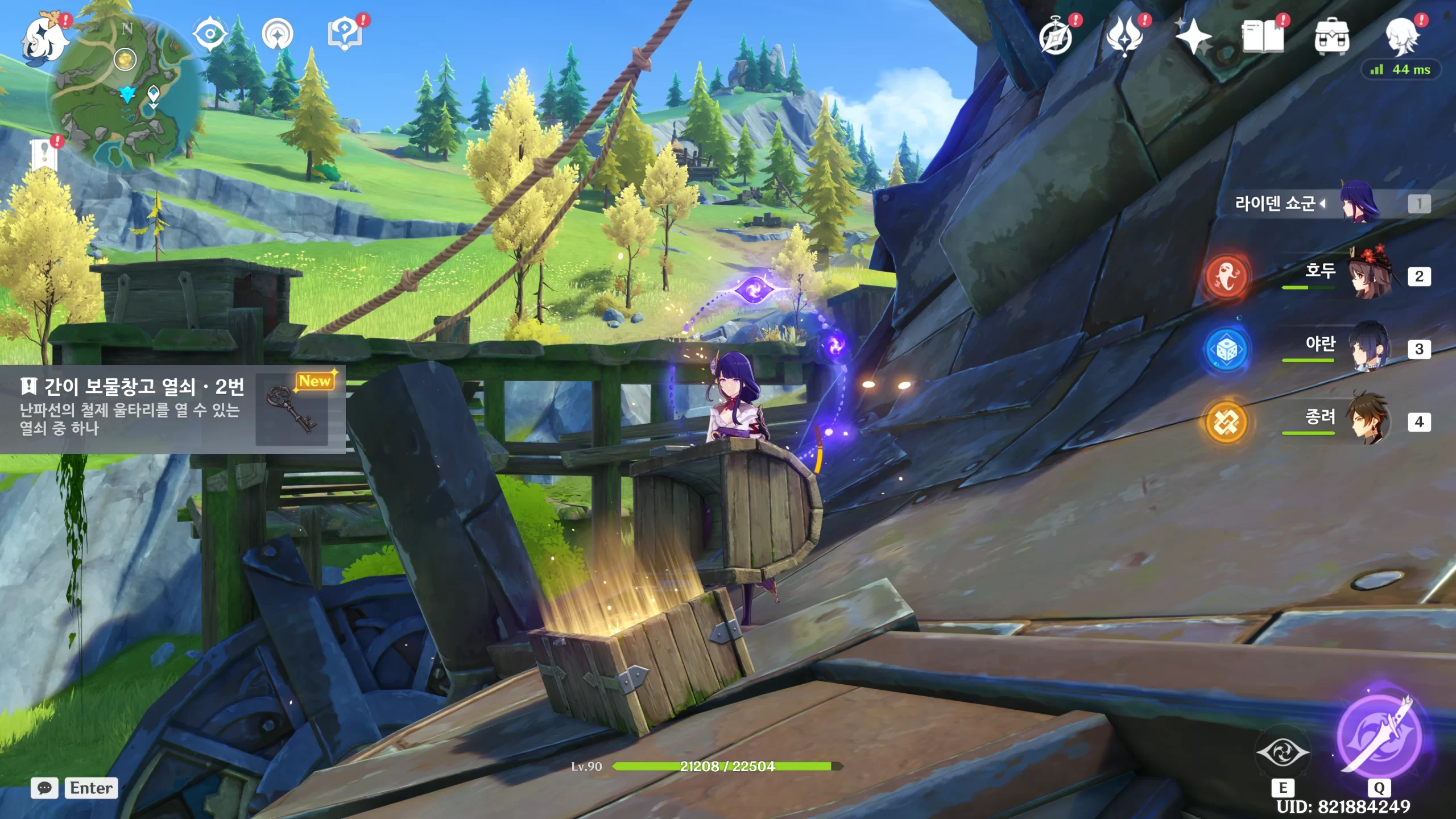
Task: Open the Adventurer Handbook book icon
Action: pos(1263,37)
